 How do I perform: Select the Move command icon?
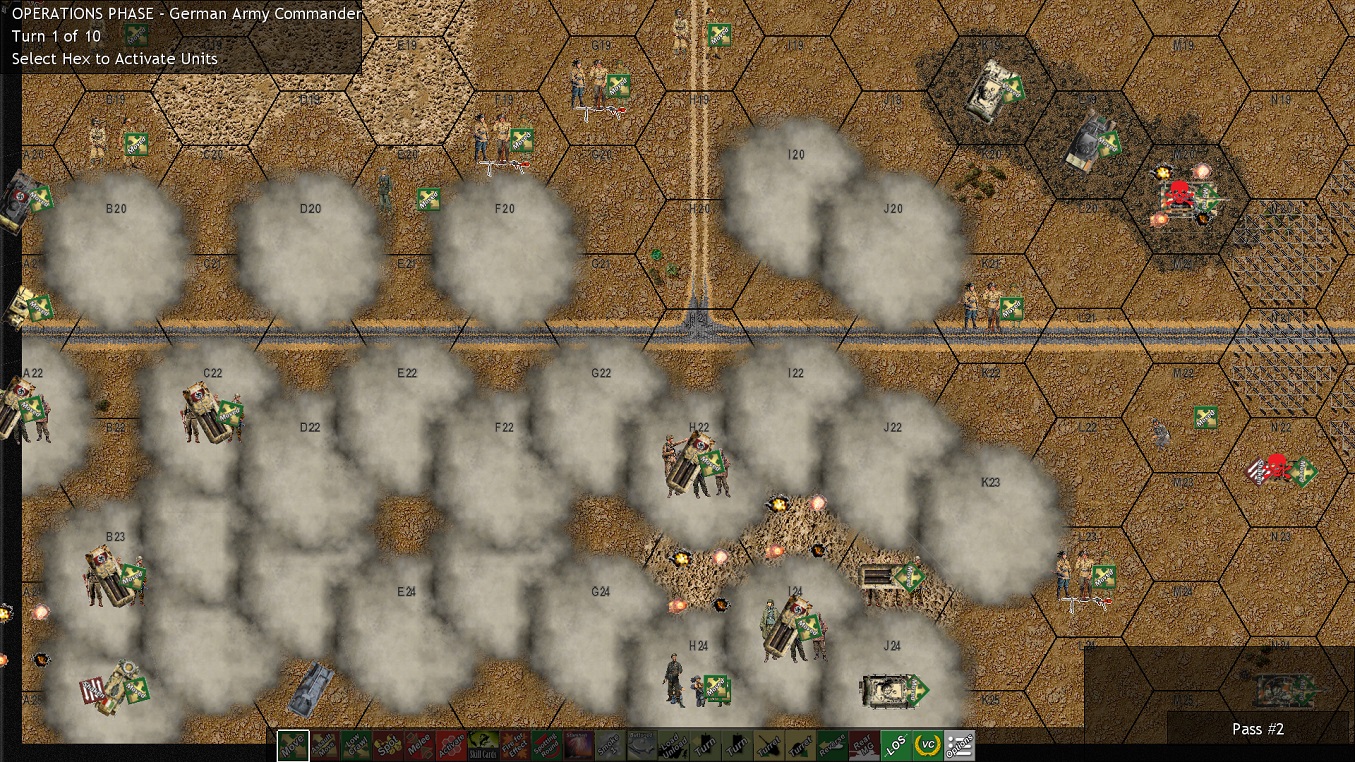tap(294, 745)
